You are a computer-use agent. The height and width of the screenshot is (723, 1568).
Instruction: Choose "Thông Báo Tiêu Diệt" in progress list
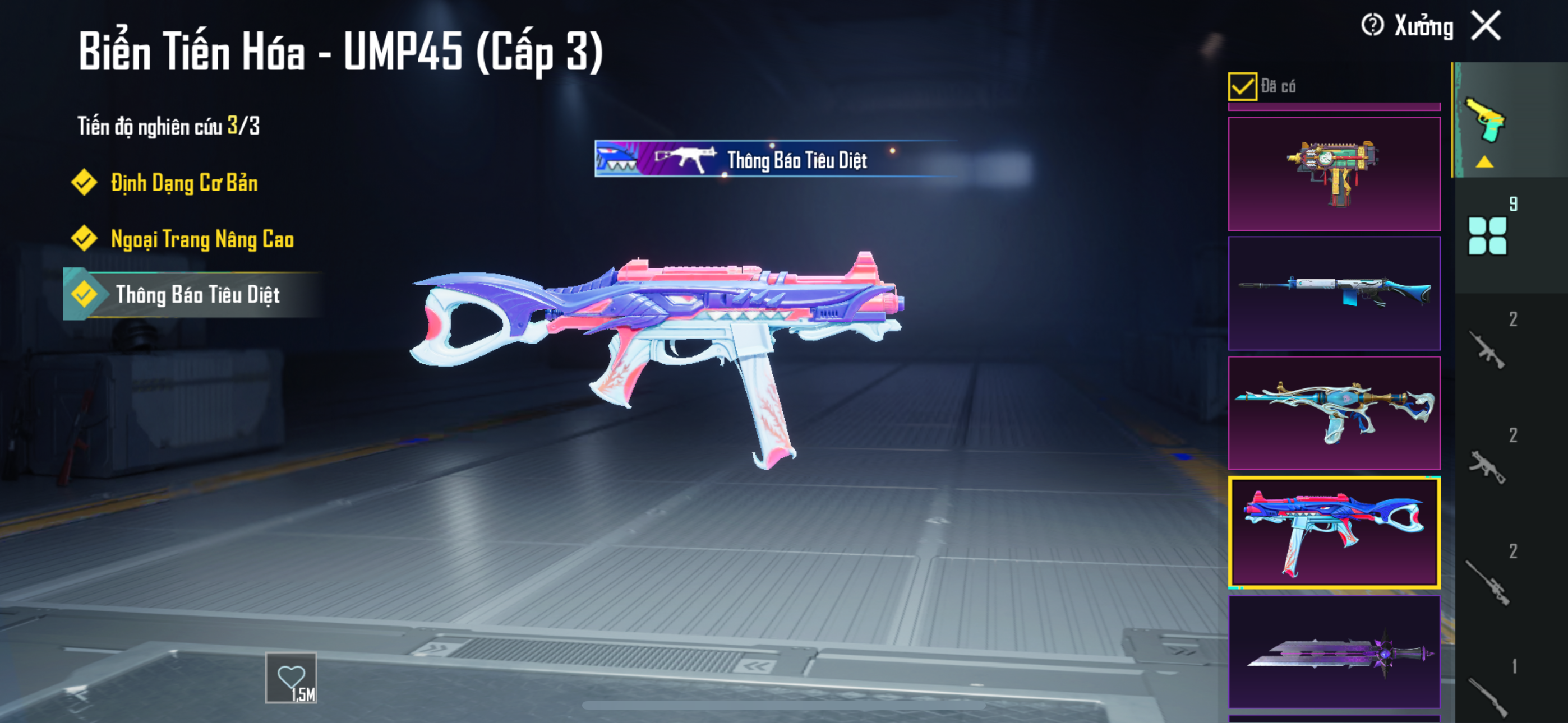[x=197, y=295]
